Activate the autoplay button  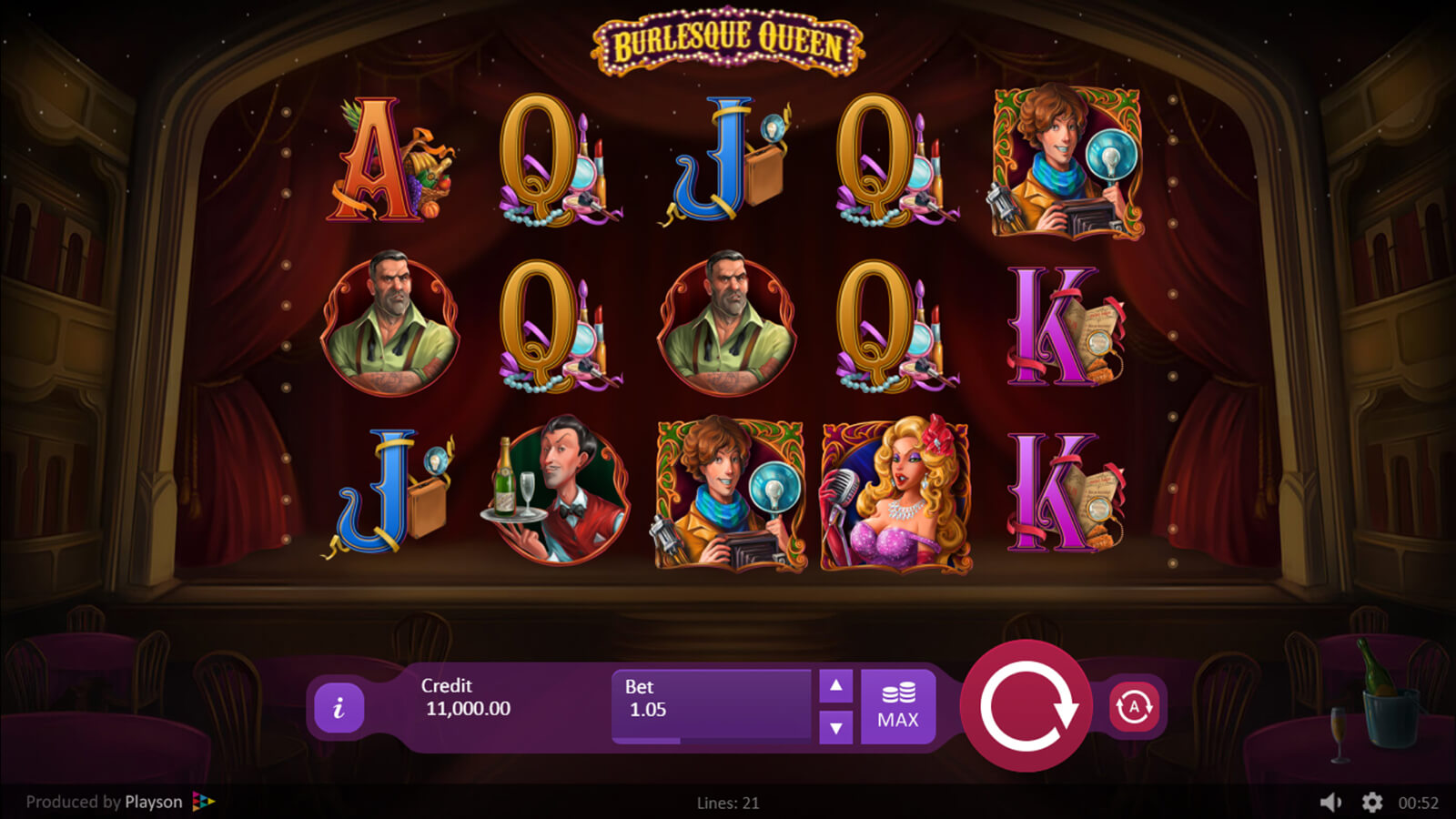(1134, 706)
